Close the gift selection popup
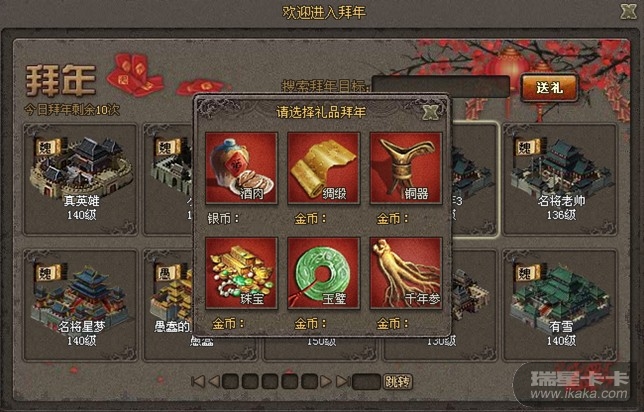Image resolution: width=644 pixels, height=412 pixels. [431, 111]
